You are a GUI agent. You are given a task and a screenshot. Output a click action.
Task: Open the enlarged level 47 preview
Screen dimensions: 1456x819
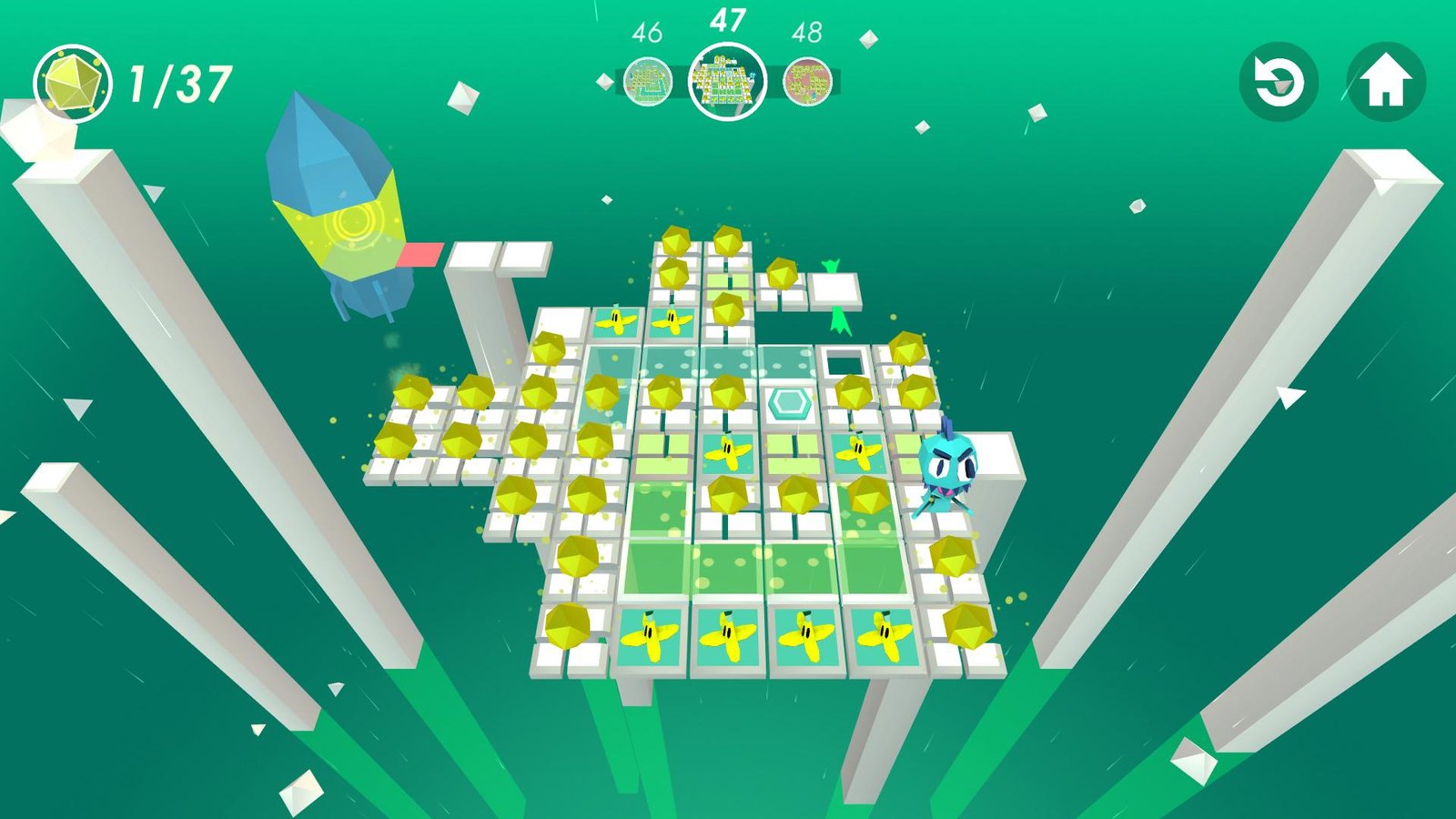click(x=728, y=82)
